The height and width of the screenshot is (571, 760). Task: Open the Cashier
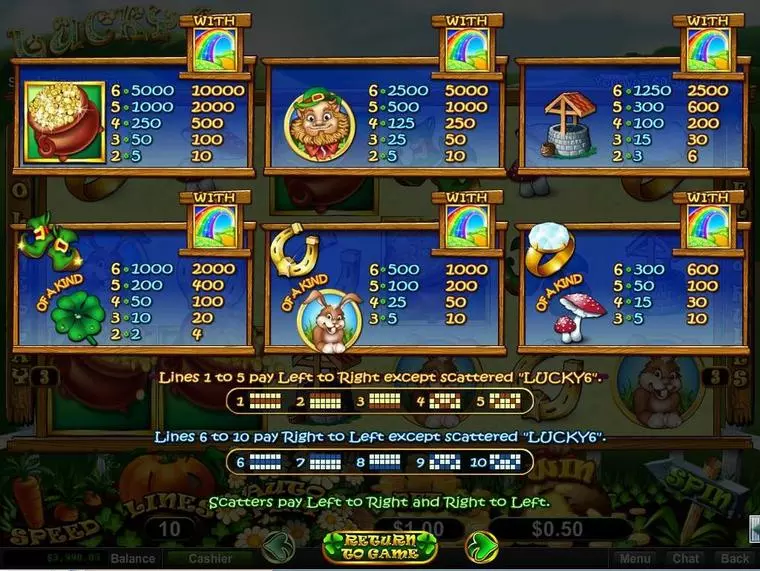tap(210, 559)
